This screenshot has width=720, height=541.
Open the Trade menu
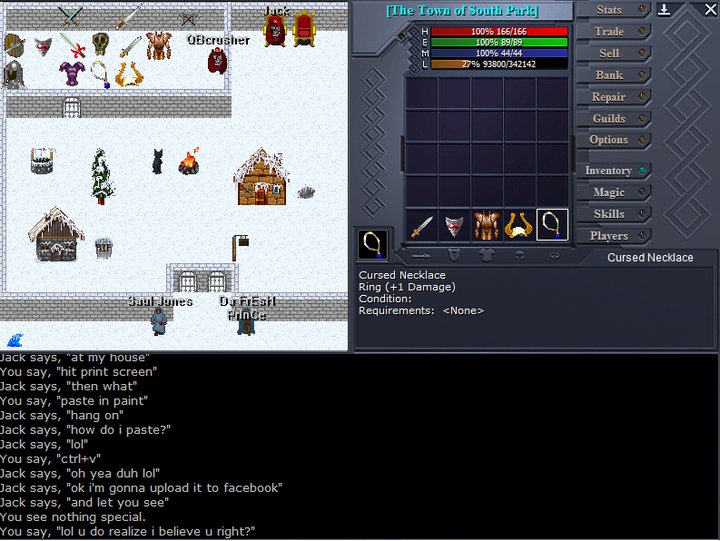(x=609, y=32)
